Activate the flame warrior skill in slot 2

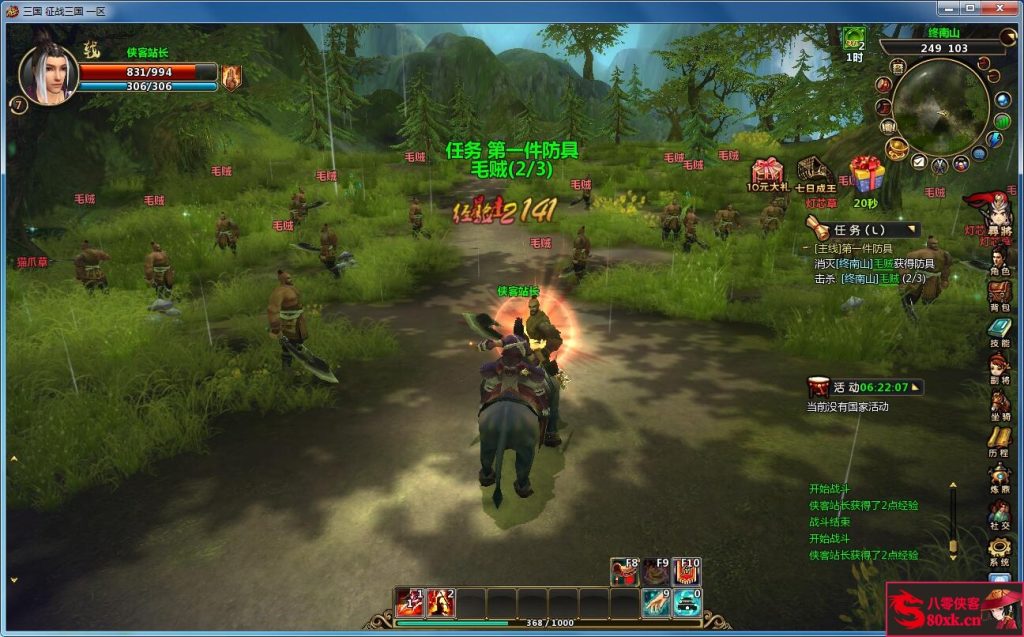coord(441,602)
